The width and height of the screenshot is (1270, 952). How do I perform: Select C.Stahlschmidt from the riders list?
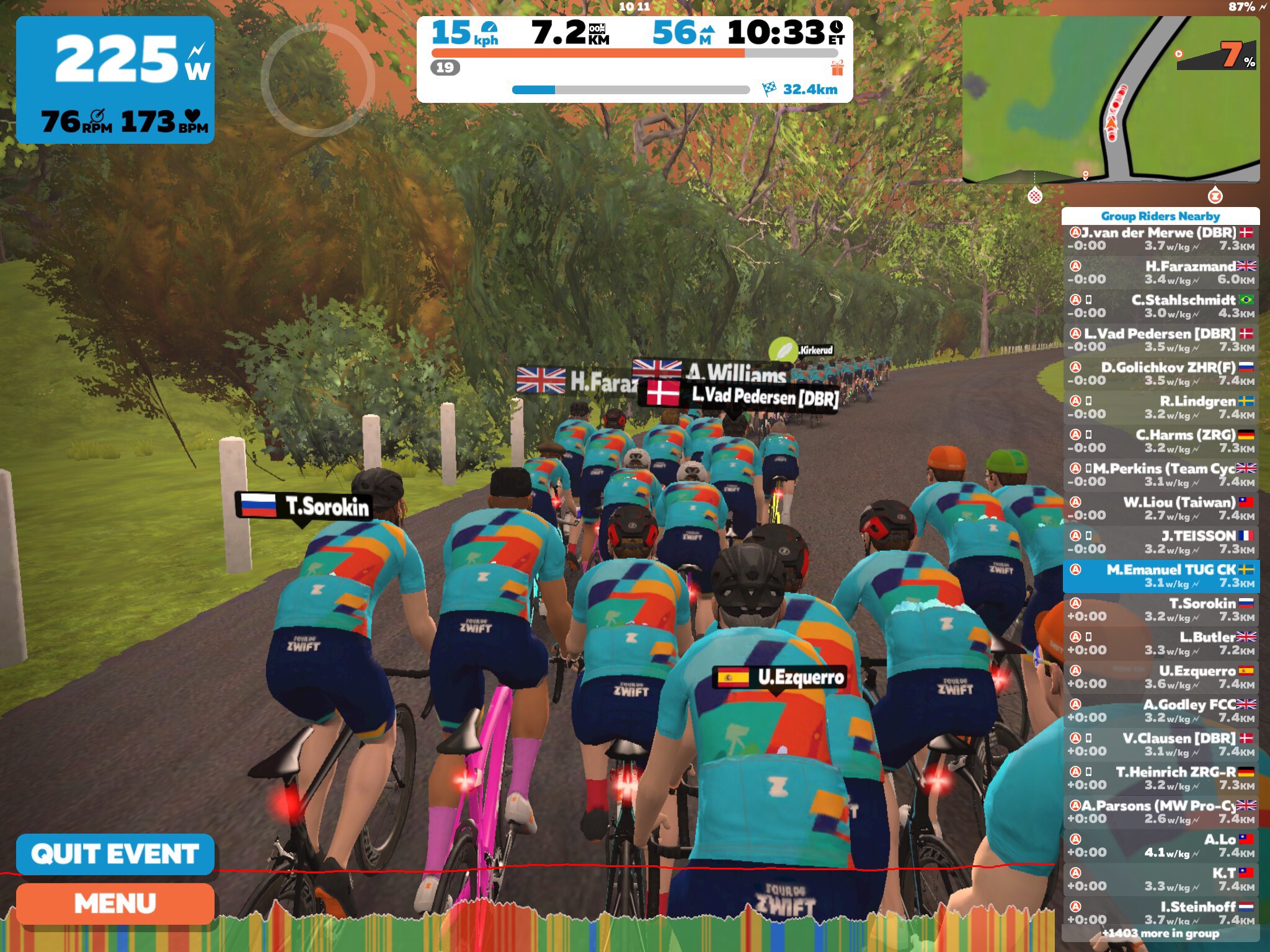point(1161,306)
